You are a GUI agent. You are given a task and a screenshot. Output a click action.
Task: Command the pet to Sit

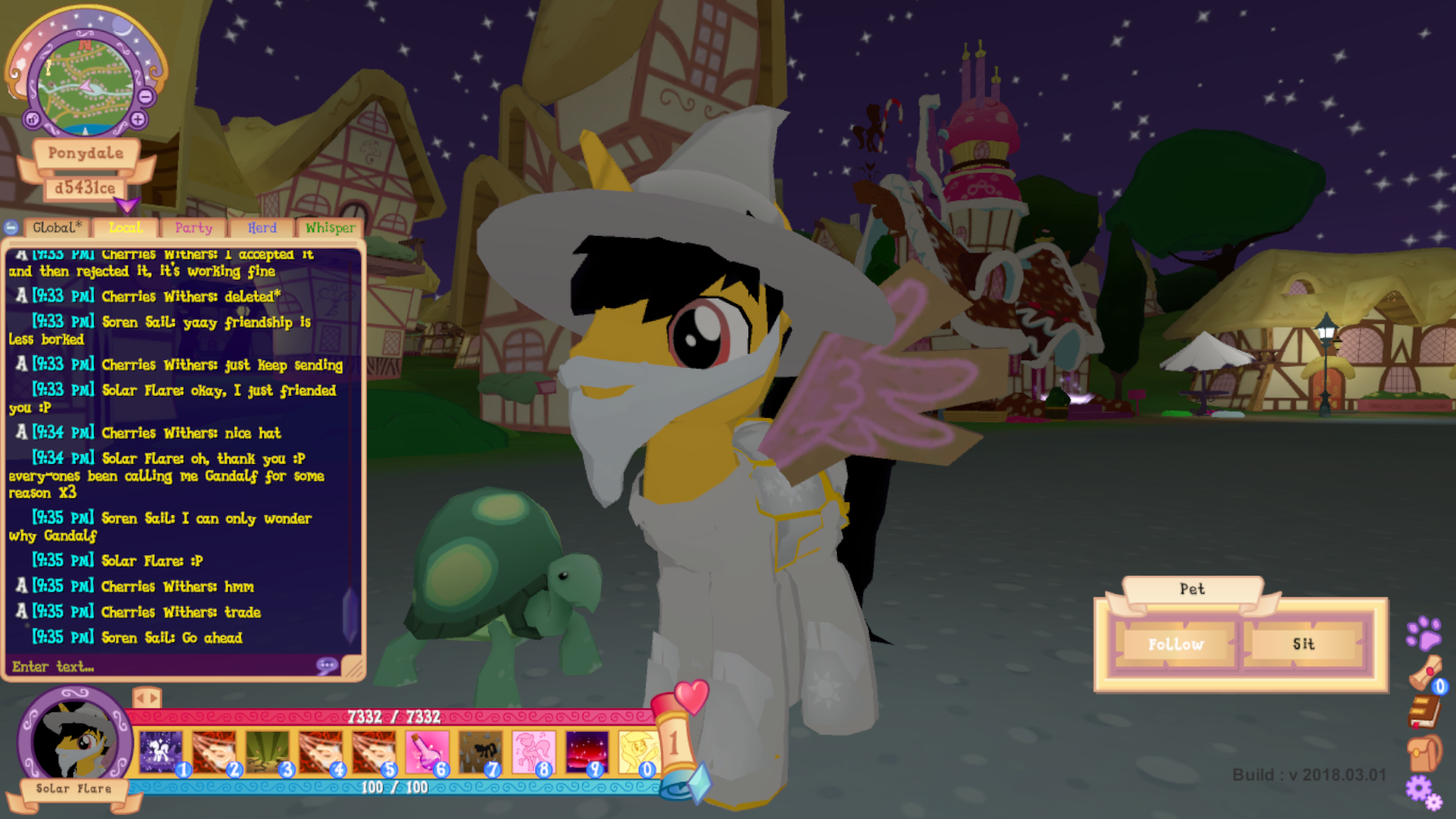(1304, 645)
